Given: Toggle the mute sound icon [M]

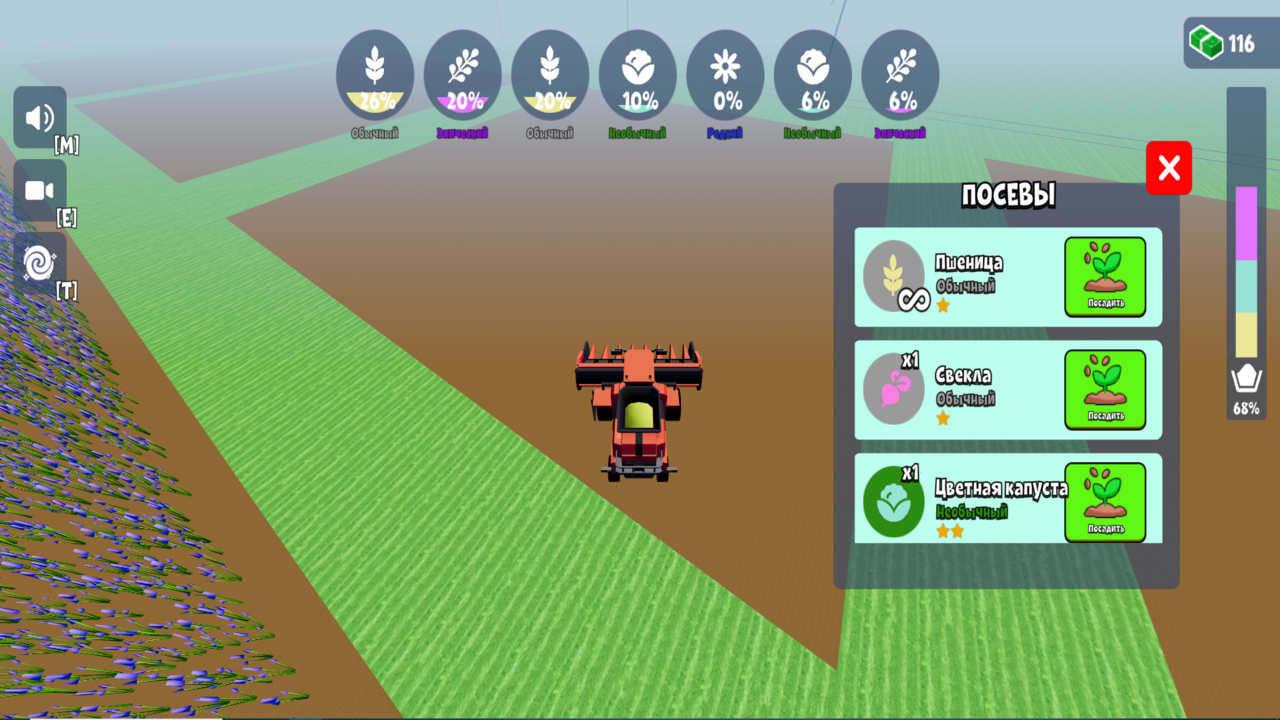Looking at the screenshot, I should [39, 117].
